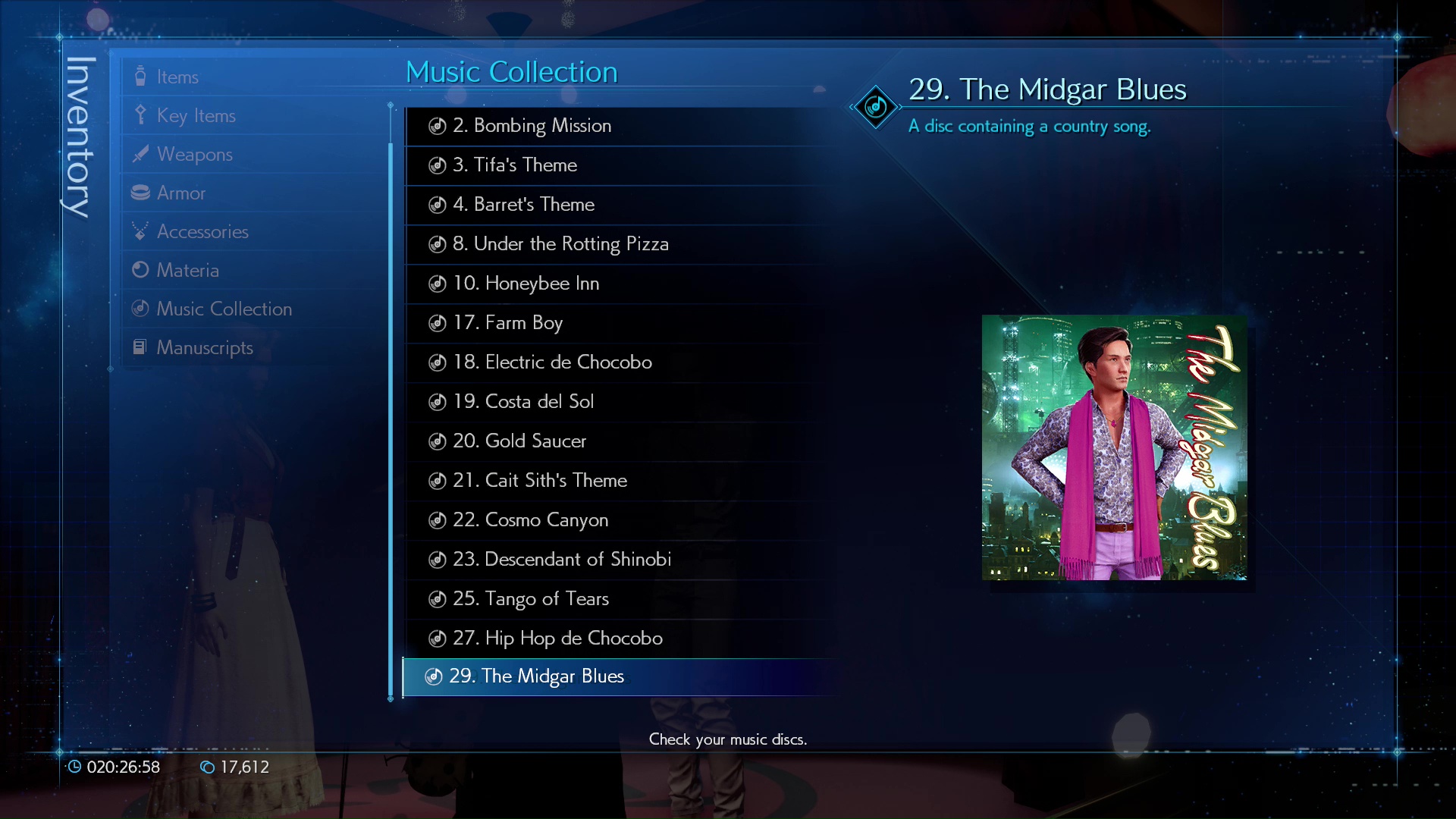Select the Accessories necklace icon

(x=140, y=231)
